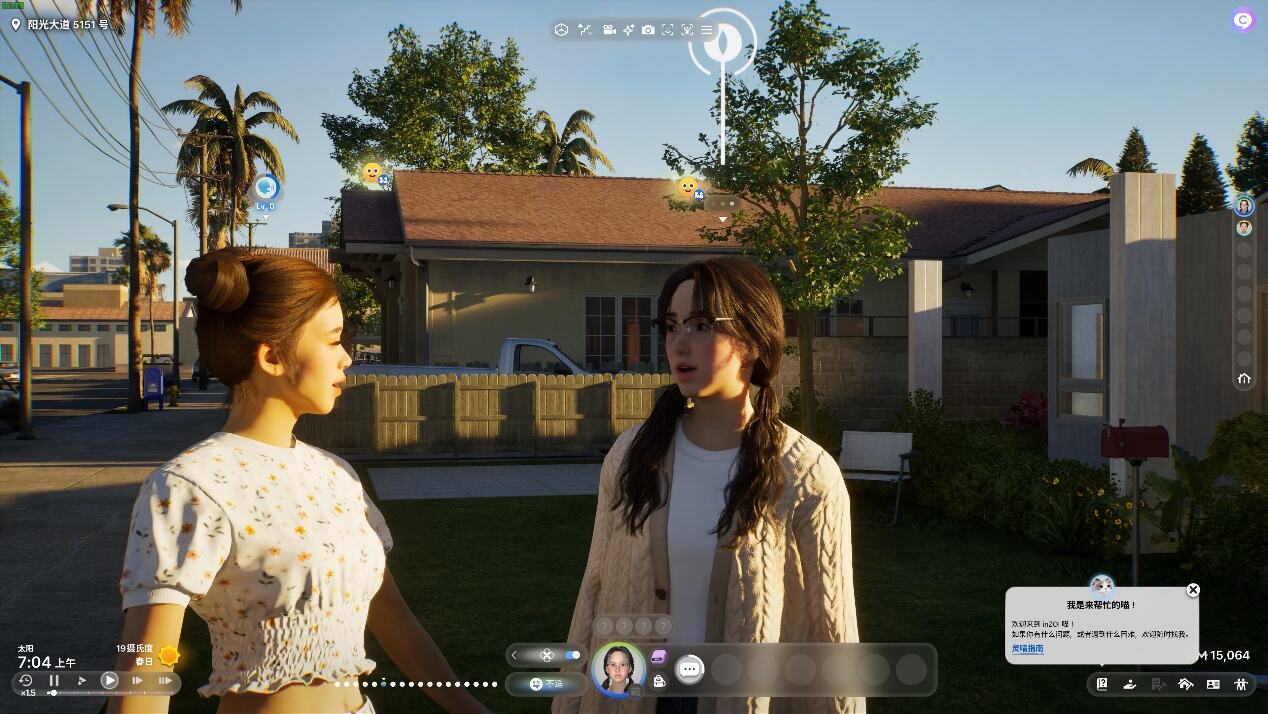Open the camera screenshot mode

(x=648, y=30)
